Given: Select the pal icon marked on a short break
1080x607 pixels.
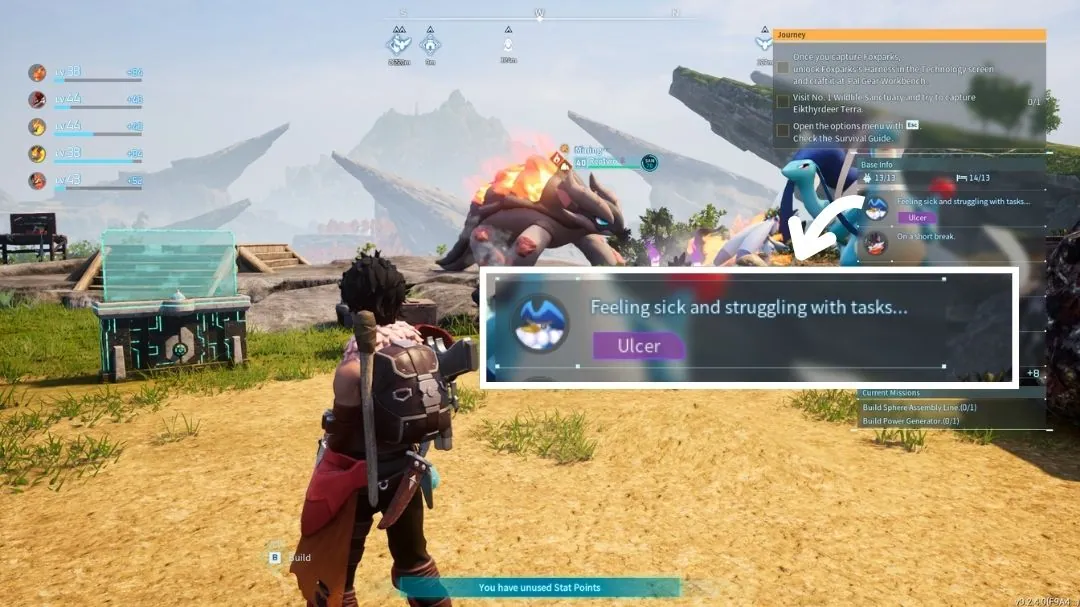Looking at the screenshot, I should 876,242.
